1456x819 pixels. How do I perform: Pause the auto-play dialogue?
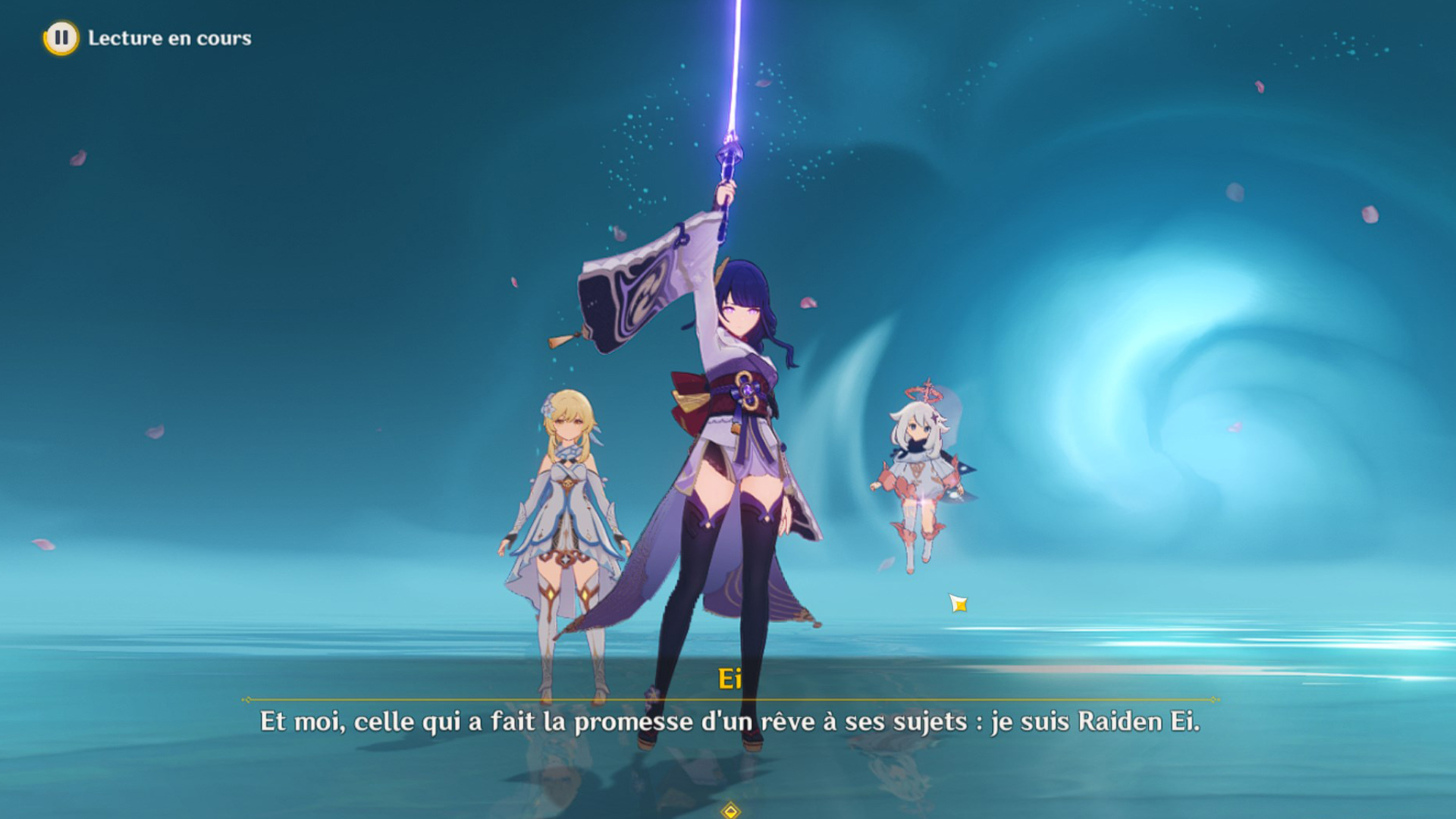click(x=61, y=38)
